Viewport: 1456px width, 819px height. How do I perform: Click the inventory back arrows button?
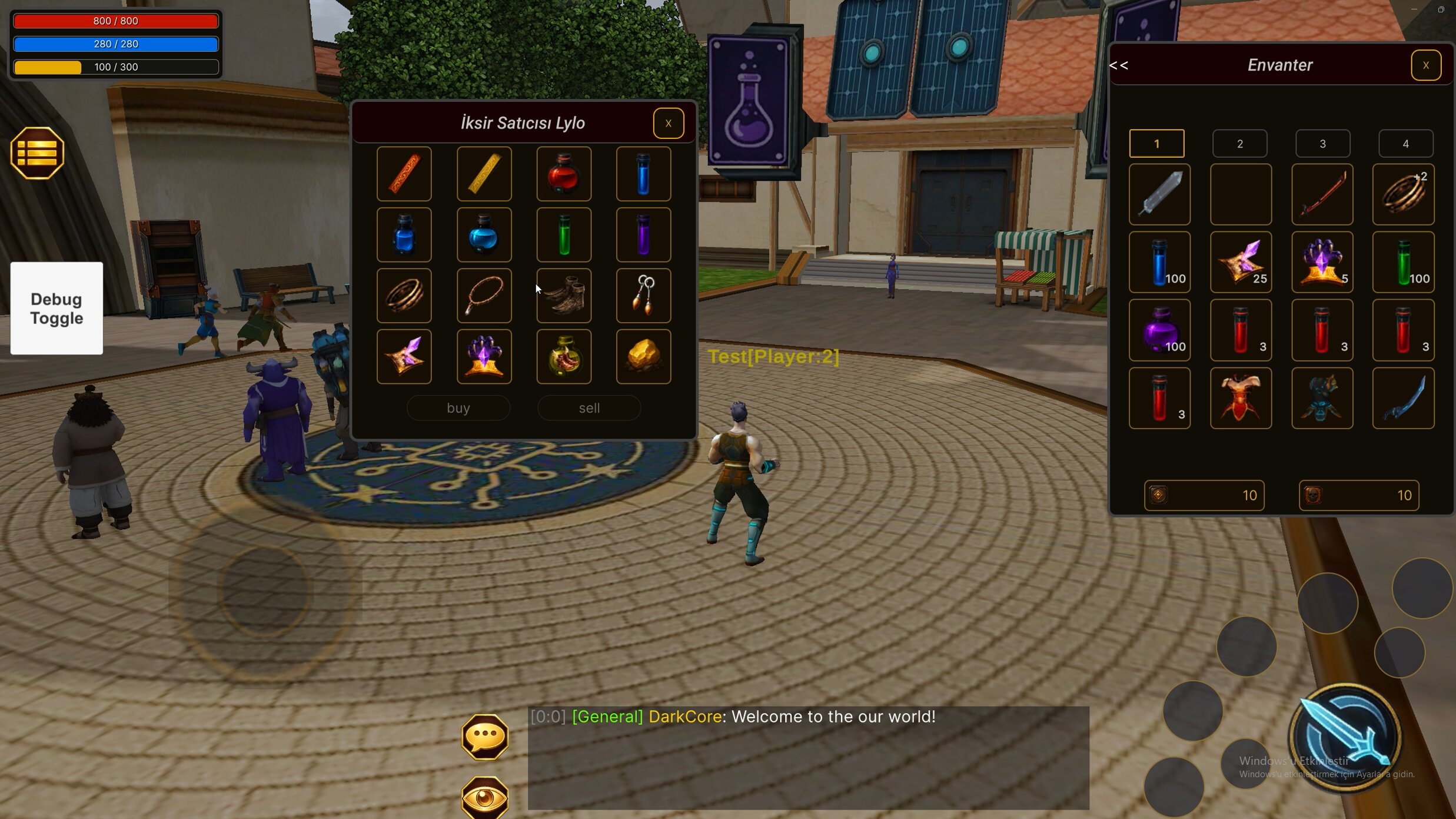(1119, 65)
